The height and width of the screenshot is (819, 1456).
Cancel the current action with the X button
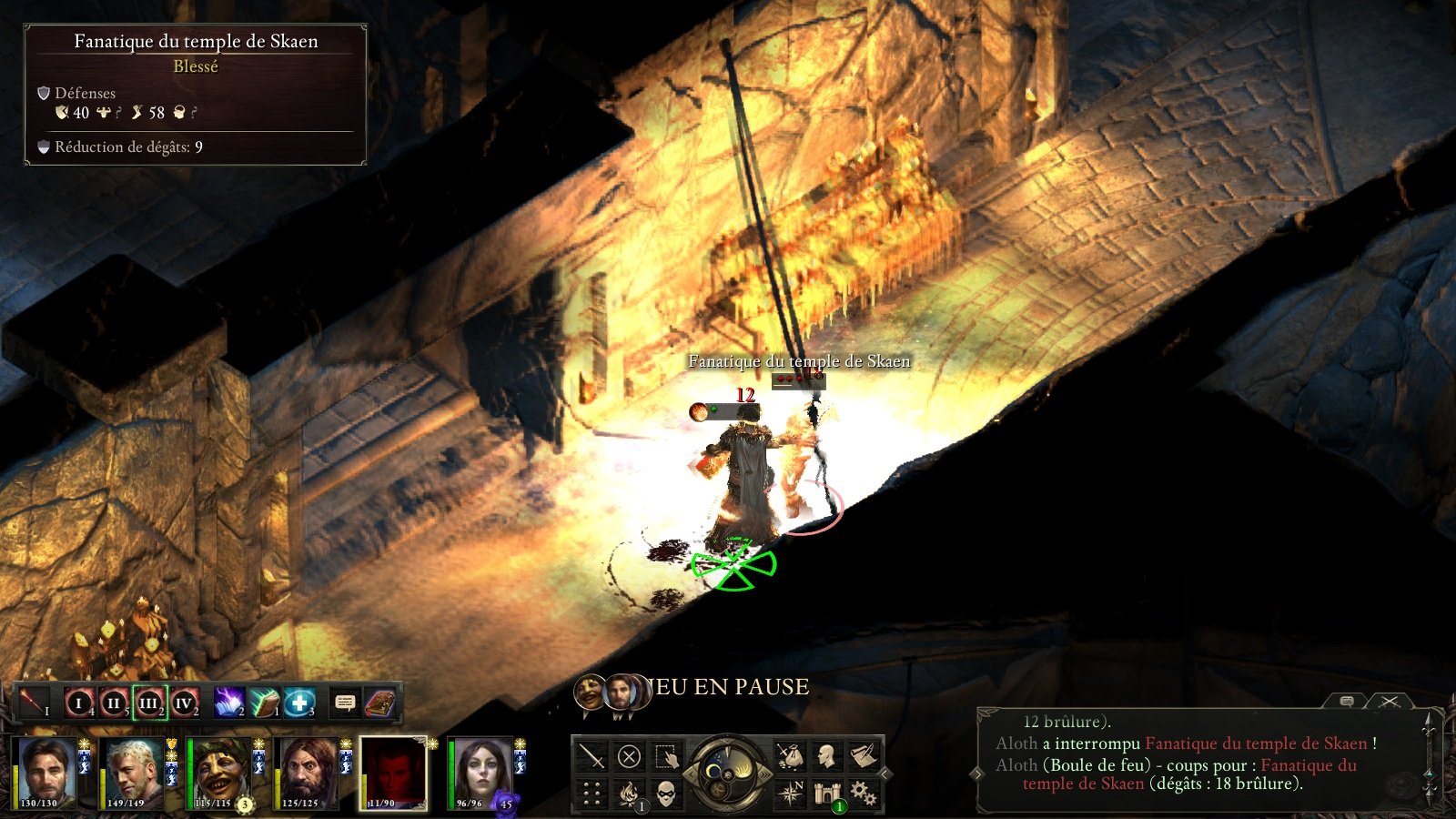[629, 756]
